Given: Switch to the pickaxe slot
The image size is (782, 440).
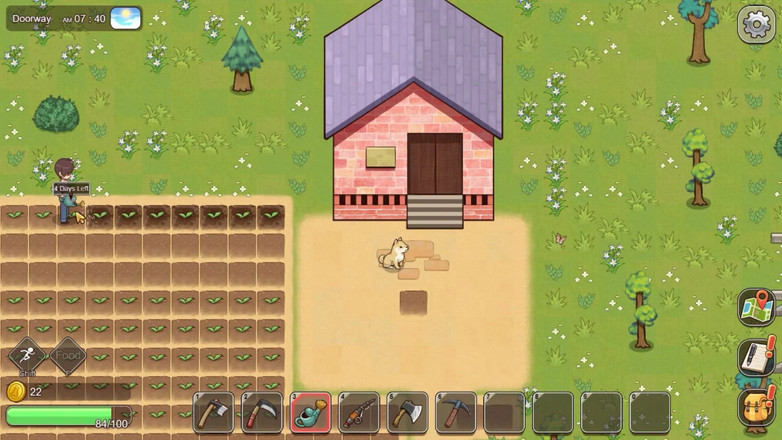Looking at the screenshot, I should coord(456,412).
